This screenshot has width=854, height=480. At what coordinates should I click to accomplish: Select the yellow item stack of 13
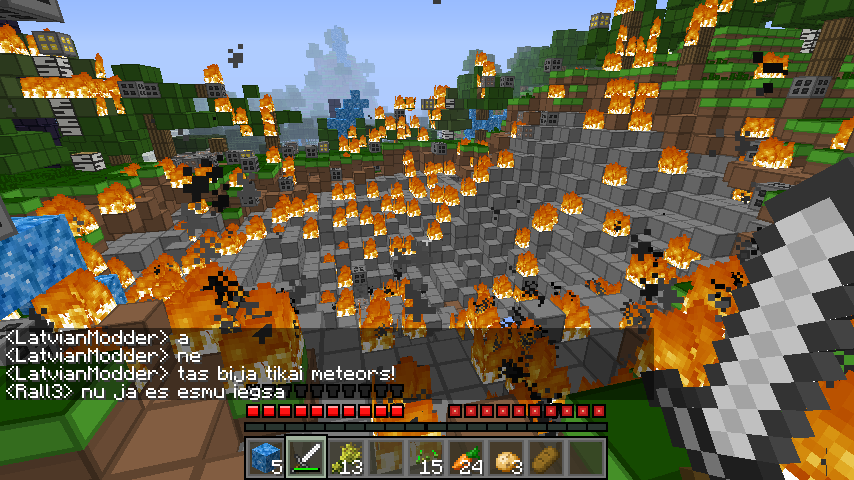click(345, 457)
